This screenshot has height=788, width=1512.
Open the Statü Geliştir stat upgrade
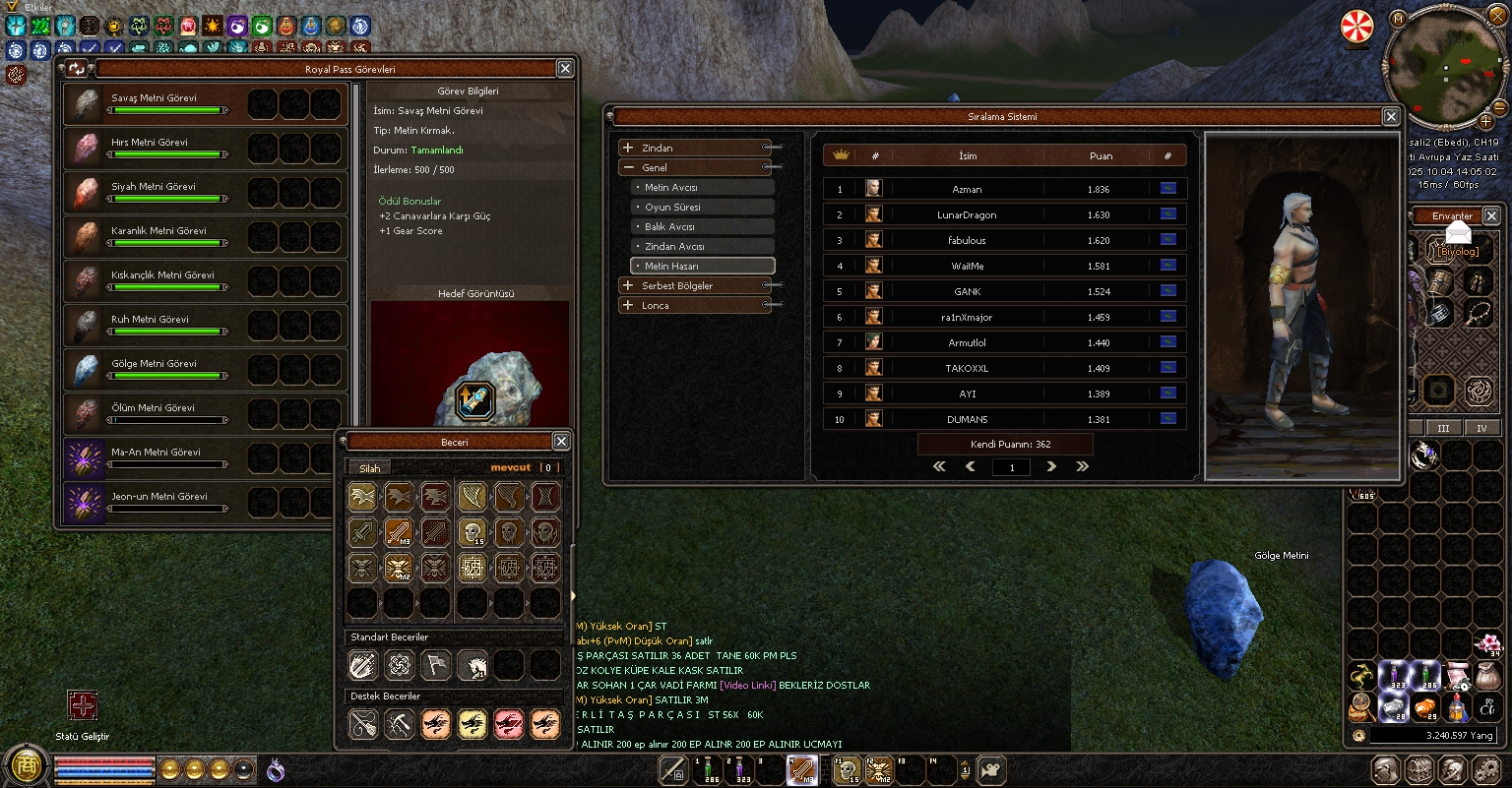[x=83, y=705]
